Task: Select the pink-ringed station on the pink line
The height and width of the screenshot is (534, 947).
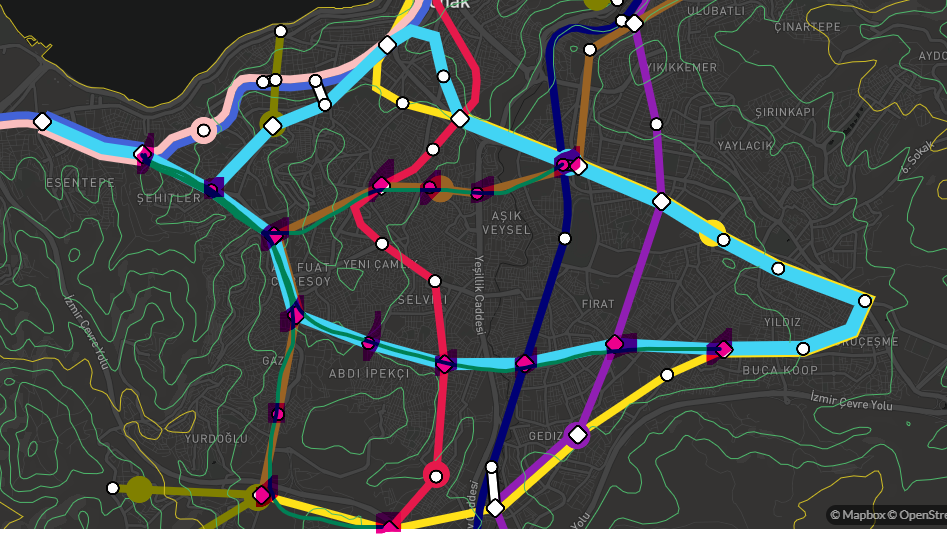Action: click(204, 130)
